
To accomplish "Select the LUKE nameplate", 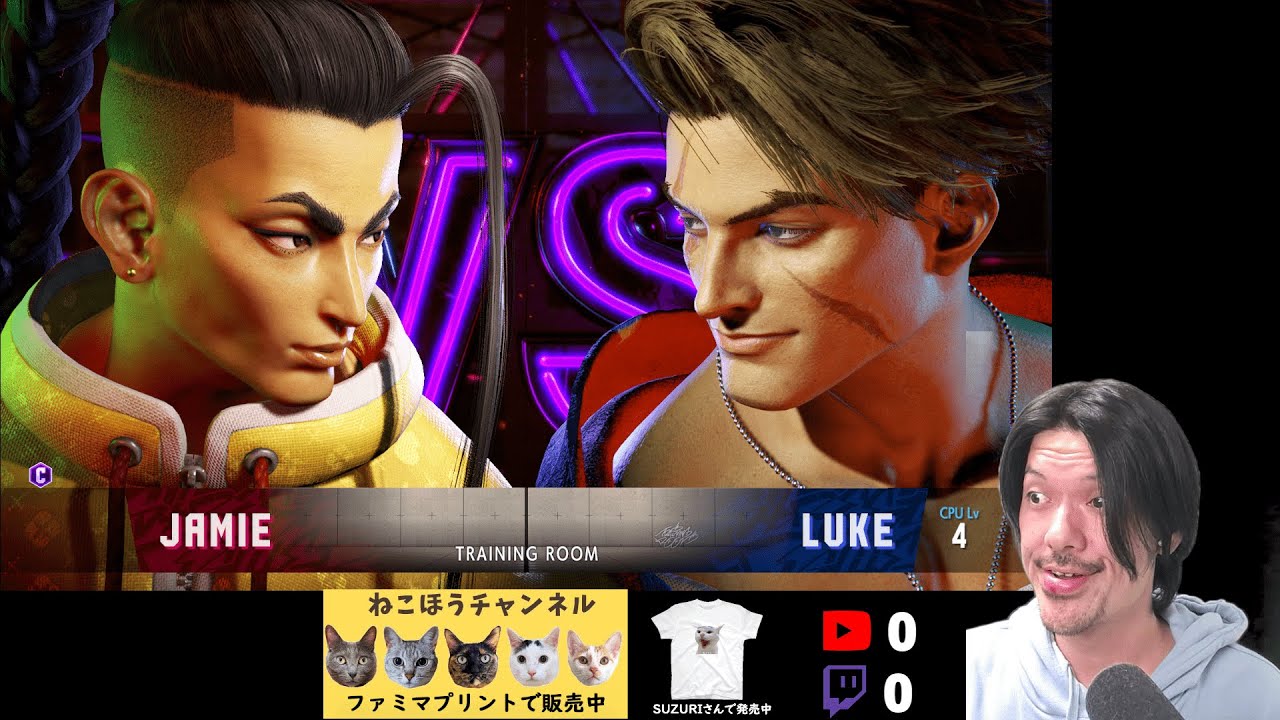I will tap(848, 531).
